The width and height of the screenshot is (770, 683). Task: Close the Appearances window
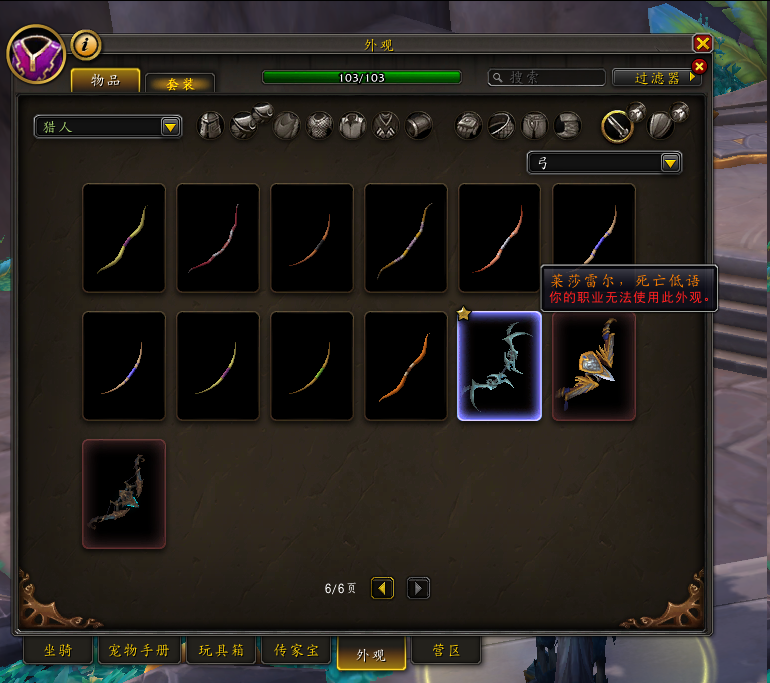(702, 44)
